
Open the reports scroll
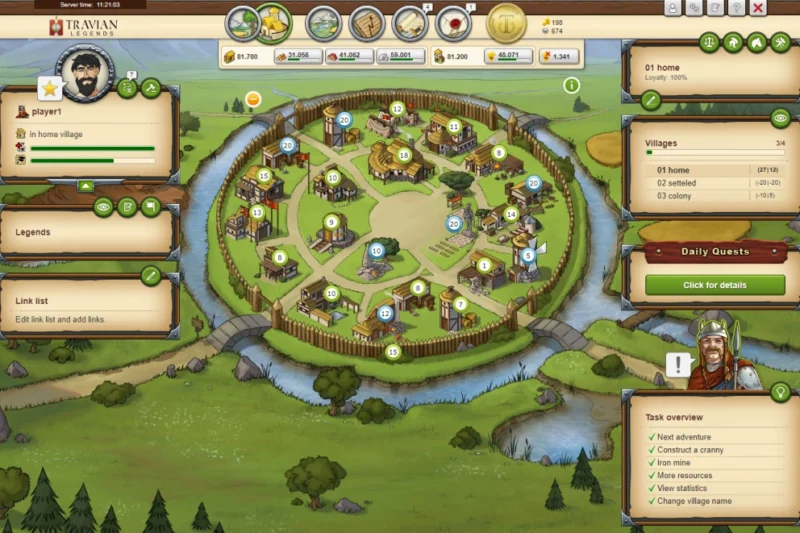pyautogui.click(x=410, y=22)
